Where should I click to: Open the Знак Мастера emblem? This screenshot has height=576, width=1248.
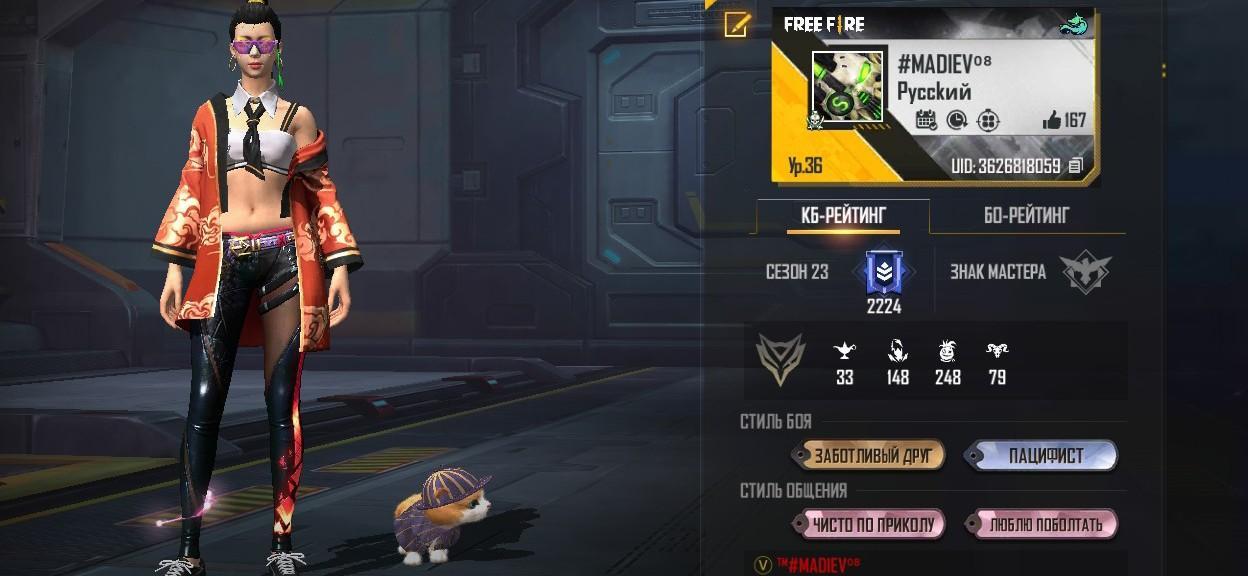click(1085, 272)
